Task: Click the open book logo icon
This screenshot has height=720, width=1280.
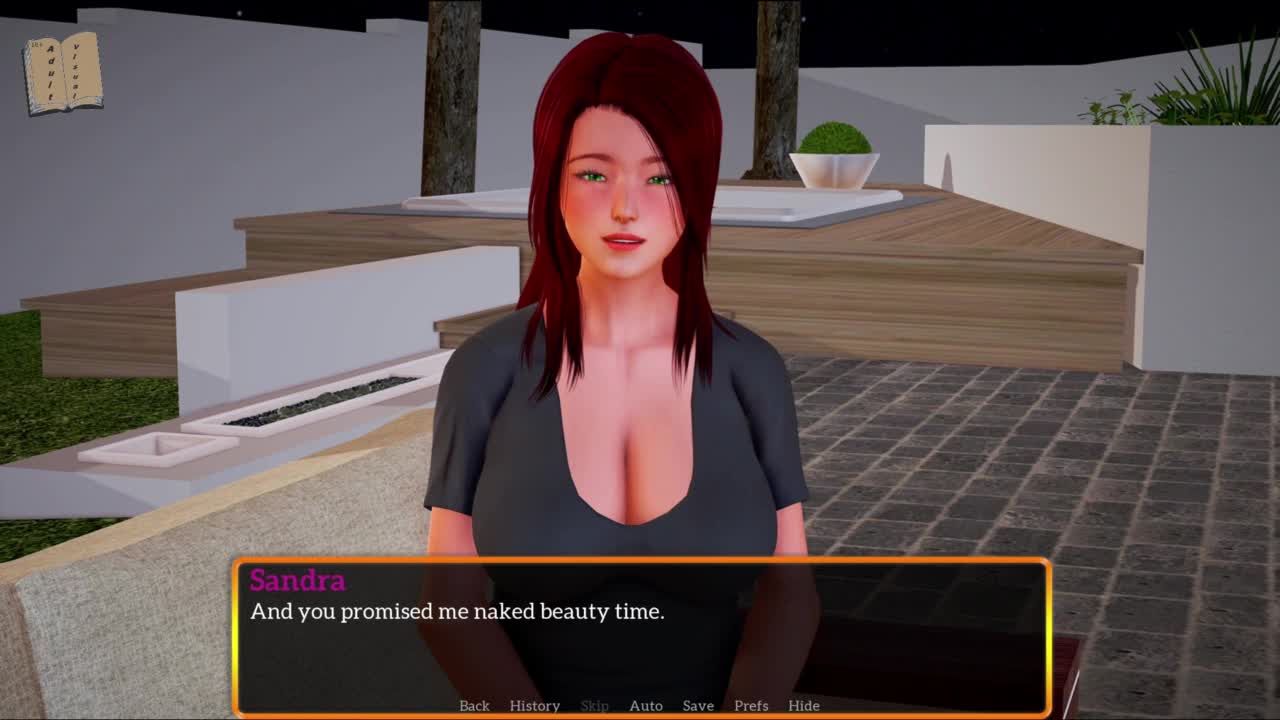Action: coord(64,73)
